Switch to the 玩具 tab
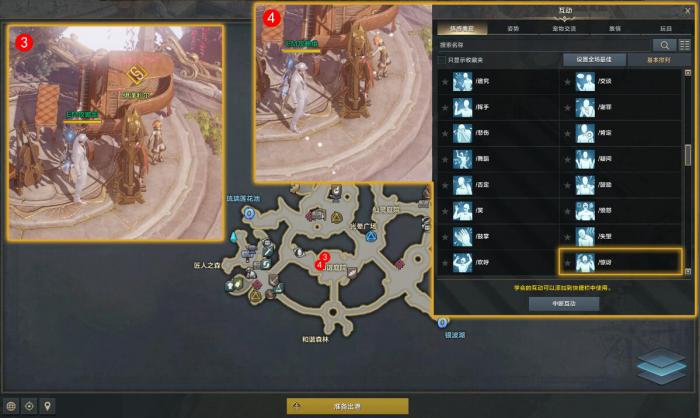The width and height of the screenshot is (700, 418). pos(665,30)
